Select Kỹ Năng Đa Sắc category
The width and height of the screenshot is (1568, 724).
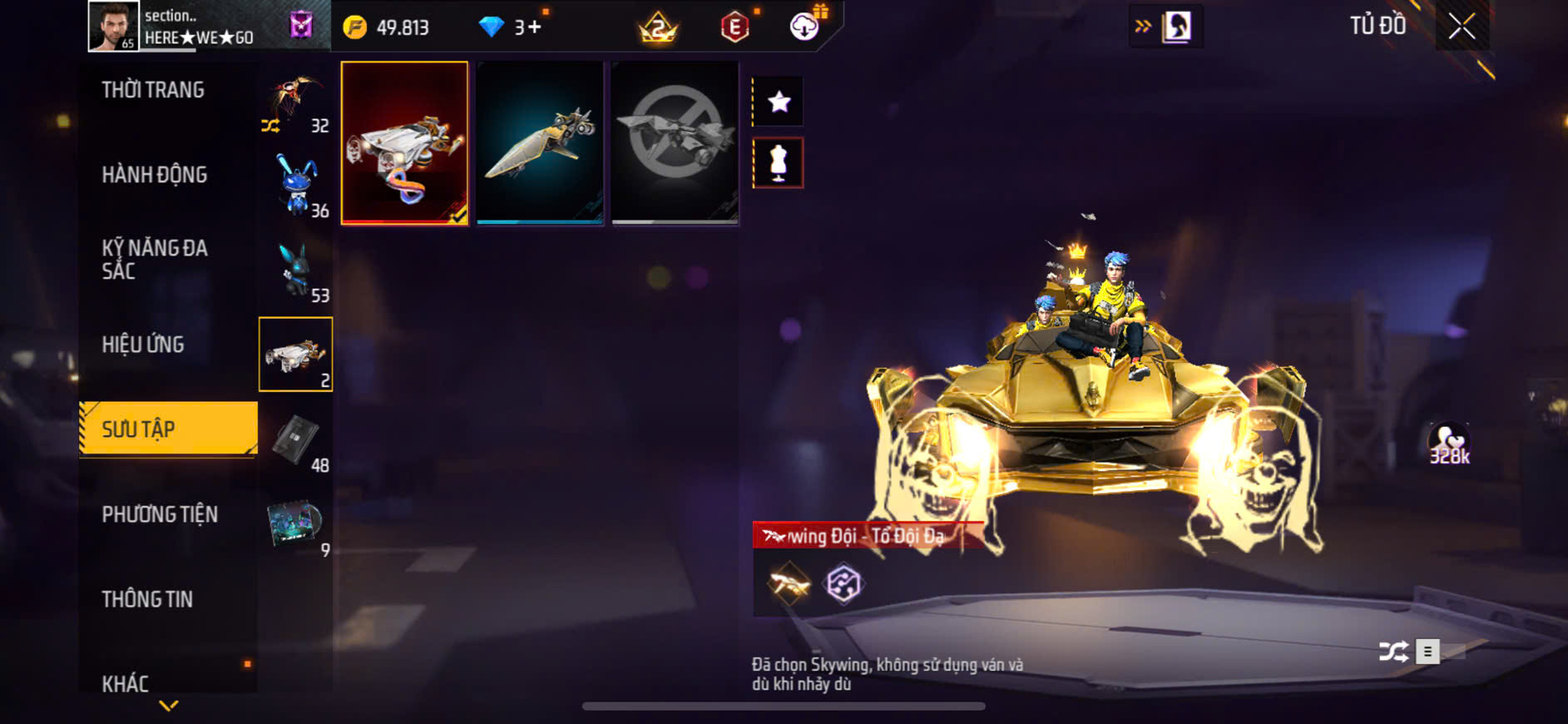point(155,259)
